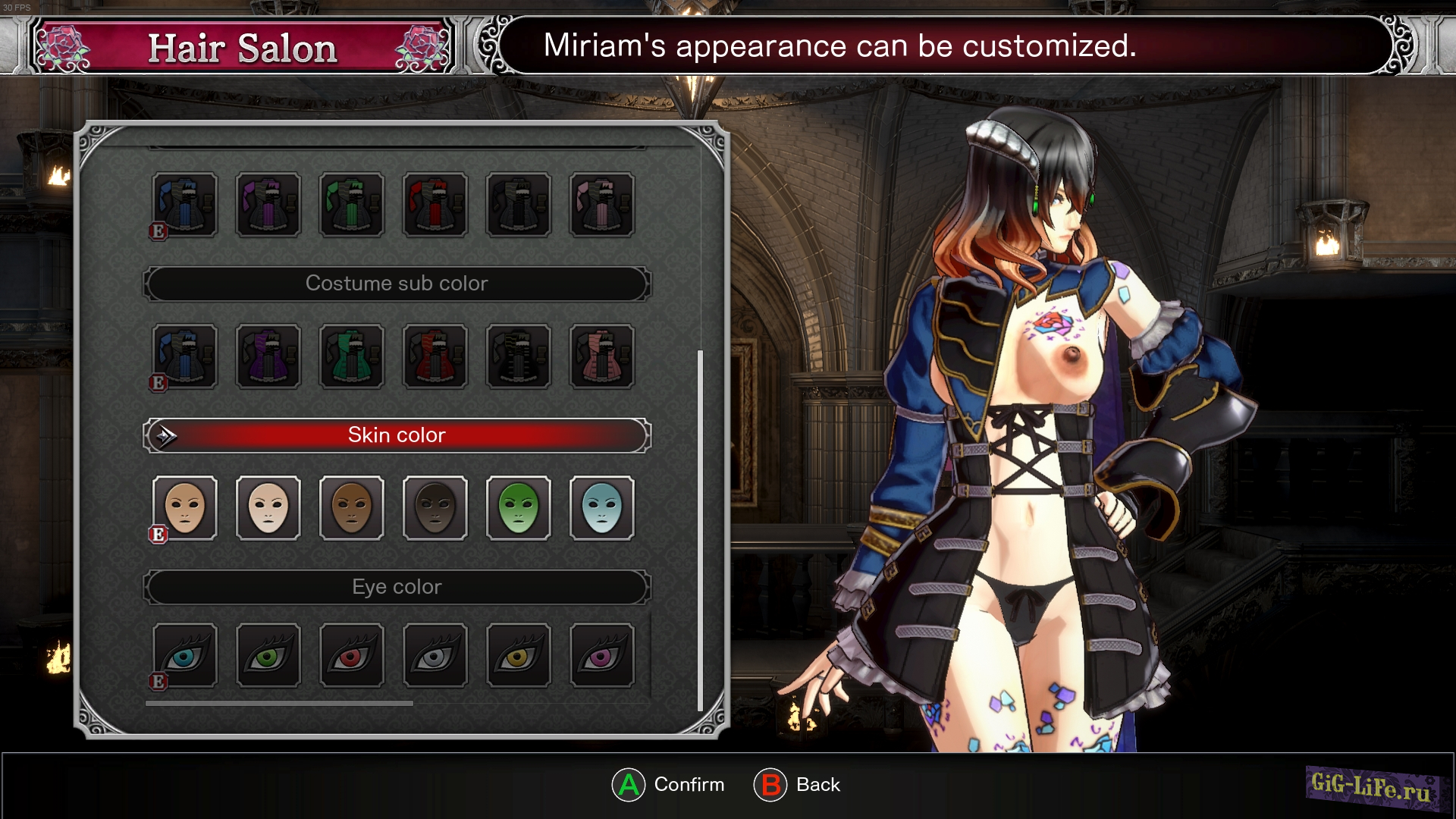Select the pink costume sub color
Image resolution: width=1456 pixels, height=819 pixels.
coord(602,356)
